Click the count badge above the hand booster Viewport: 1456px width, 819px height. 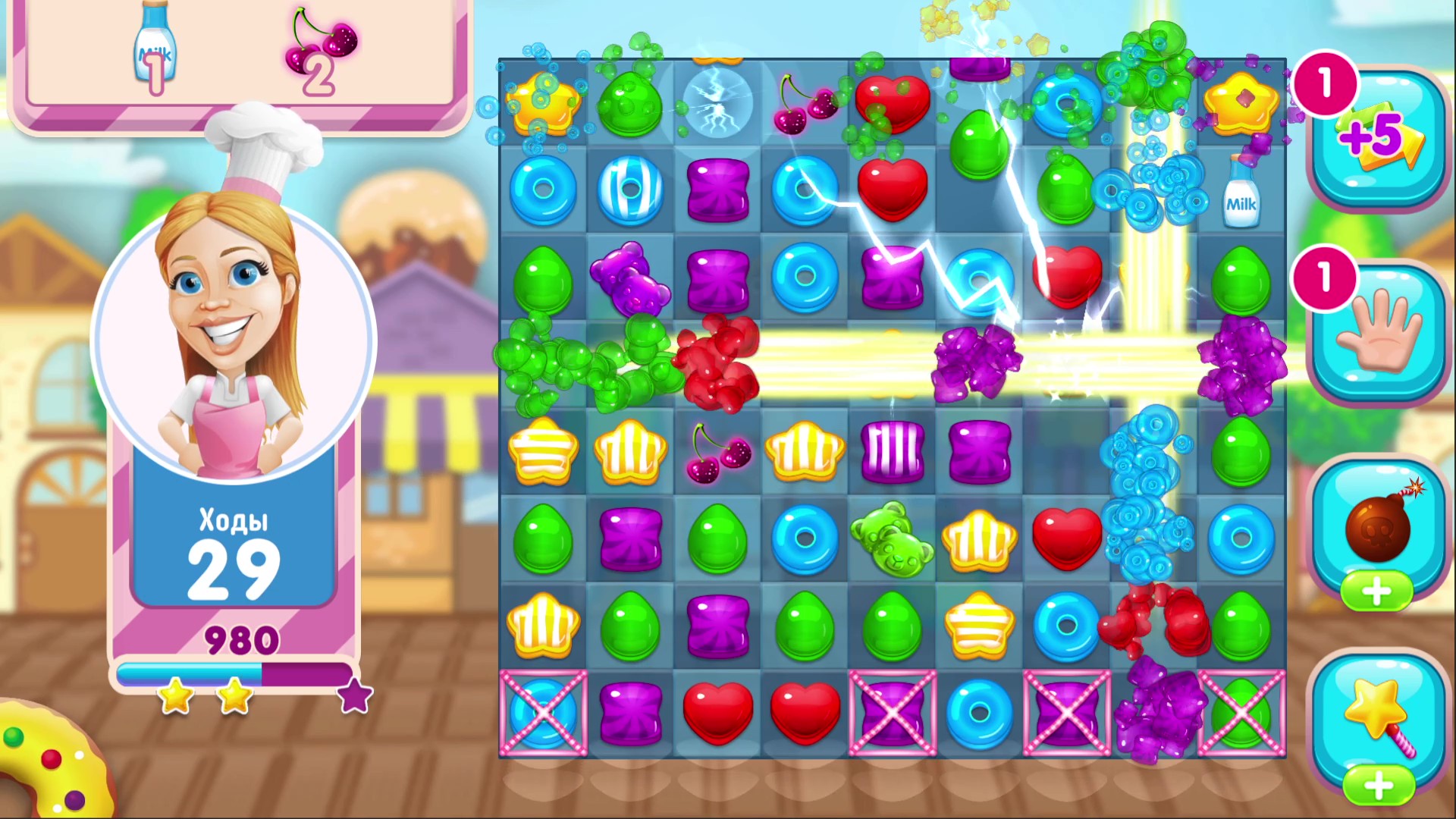coord(1323,279)
